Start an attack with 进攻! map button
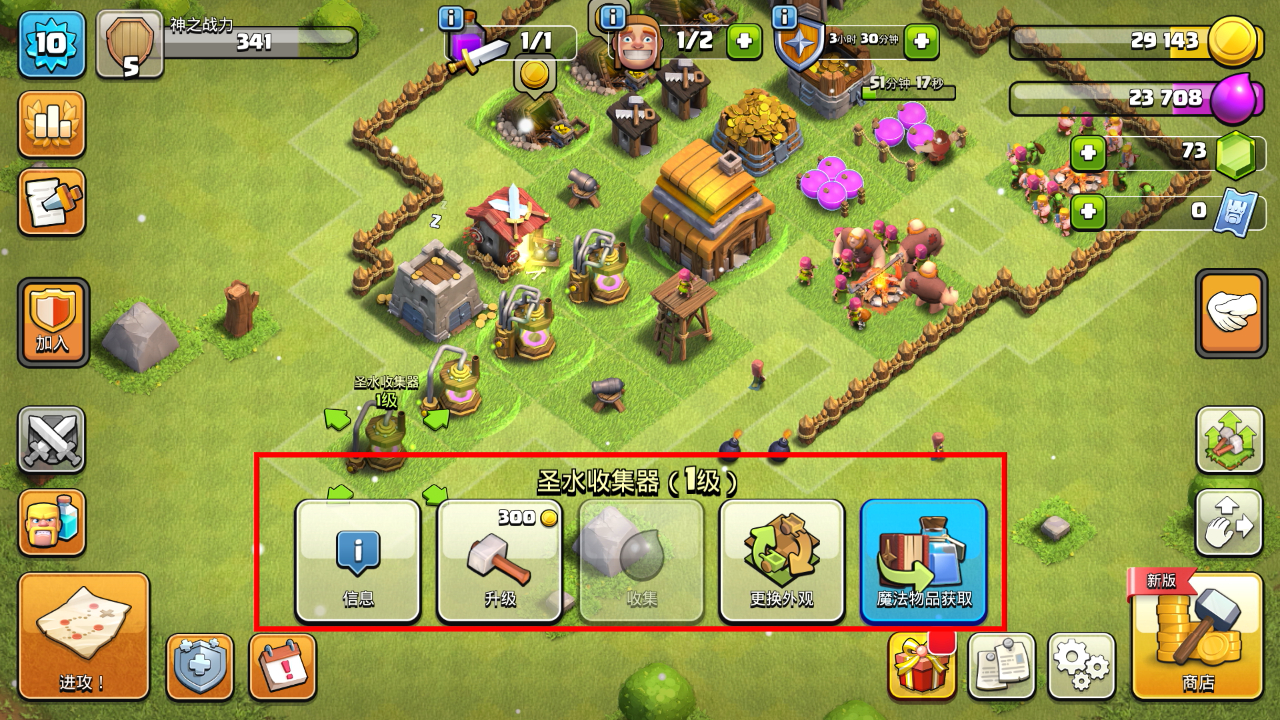 83,635
